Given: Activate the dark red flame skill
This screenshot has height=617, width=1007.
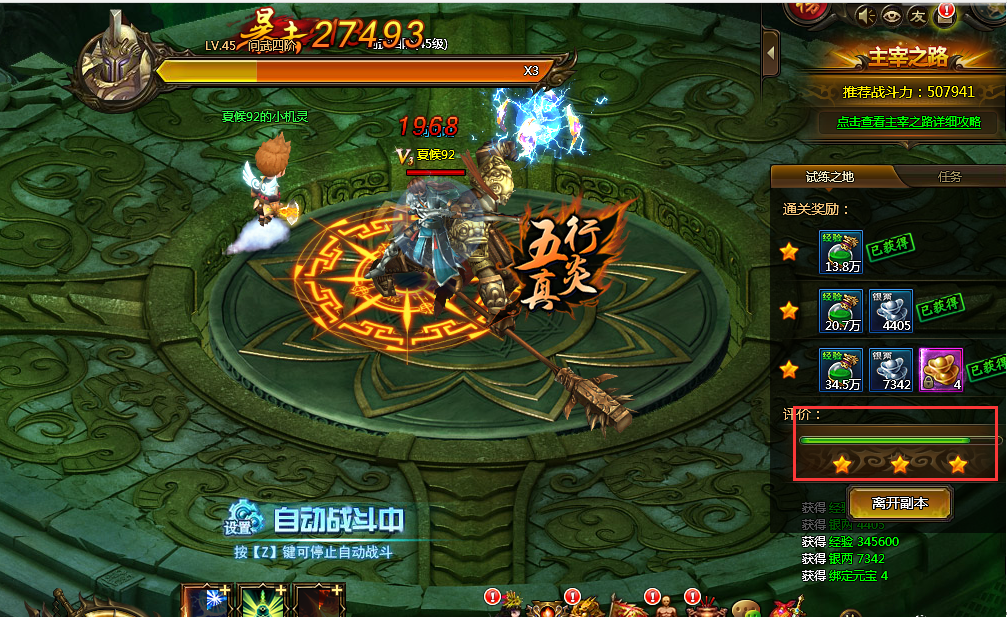Looking at the screenshot, I should point(319,603).
